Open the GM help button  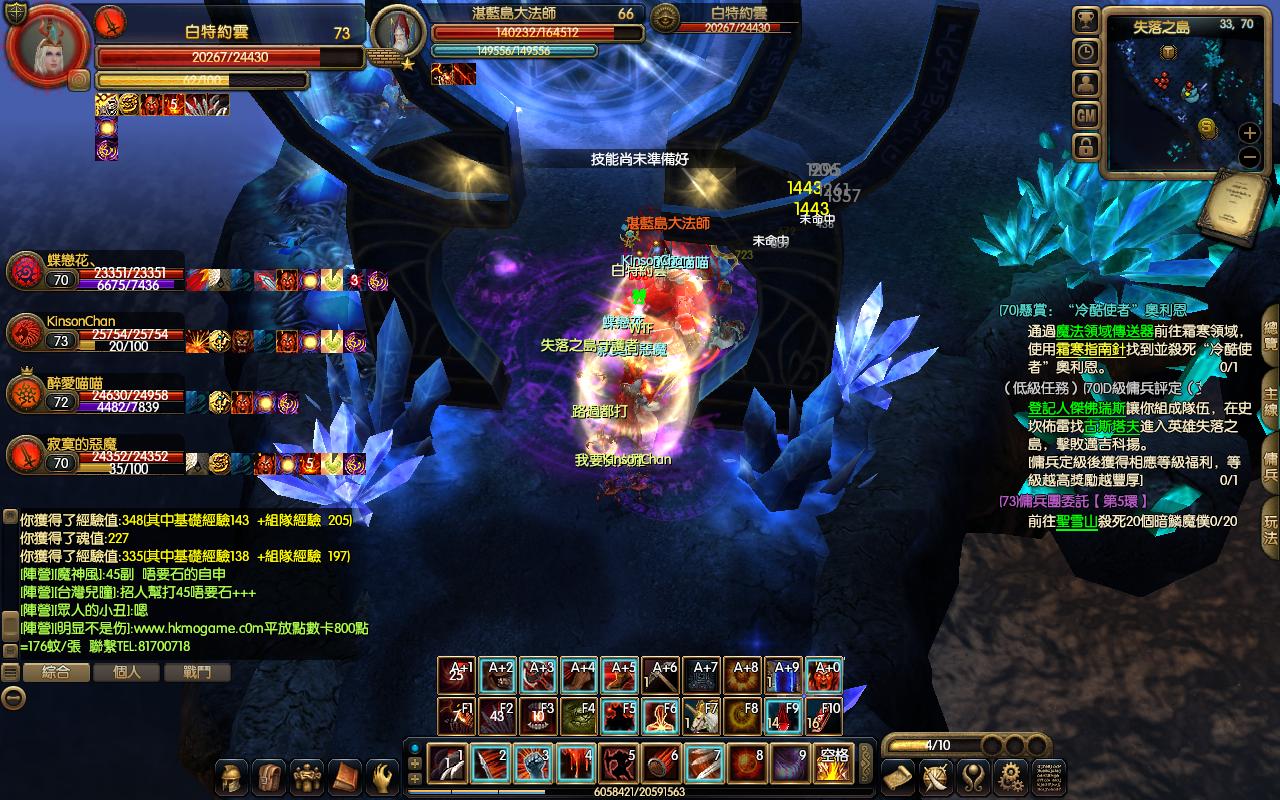(x=1087, y=115)
